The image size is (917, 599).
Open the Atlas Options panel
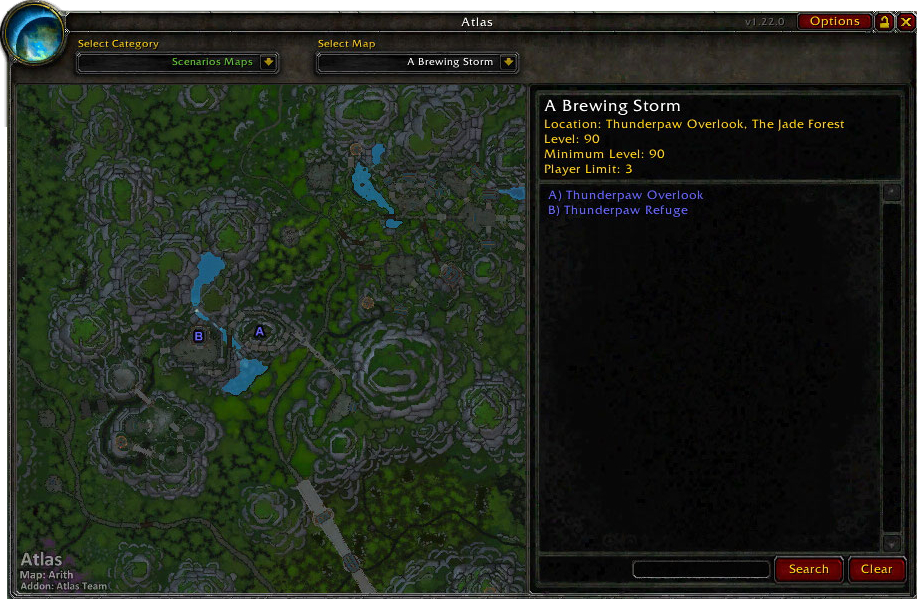(x=834, y=21)
